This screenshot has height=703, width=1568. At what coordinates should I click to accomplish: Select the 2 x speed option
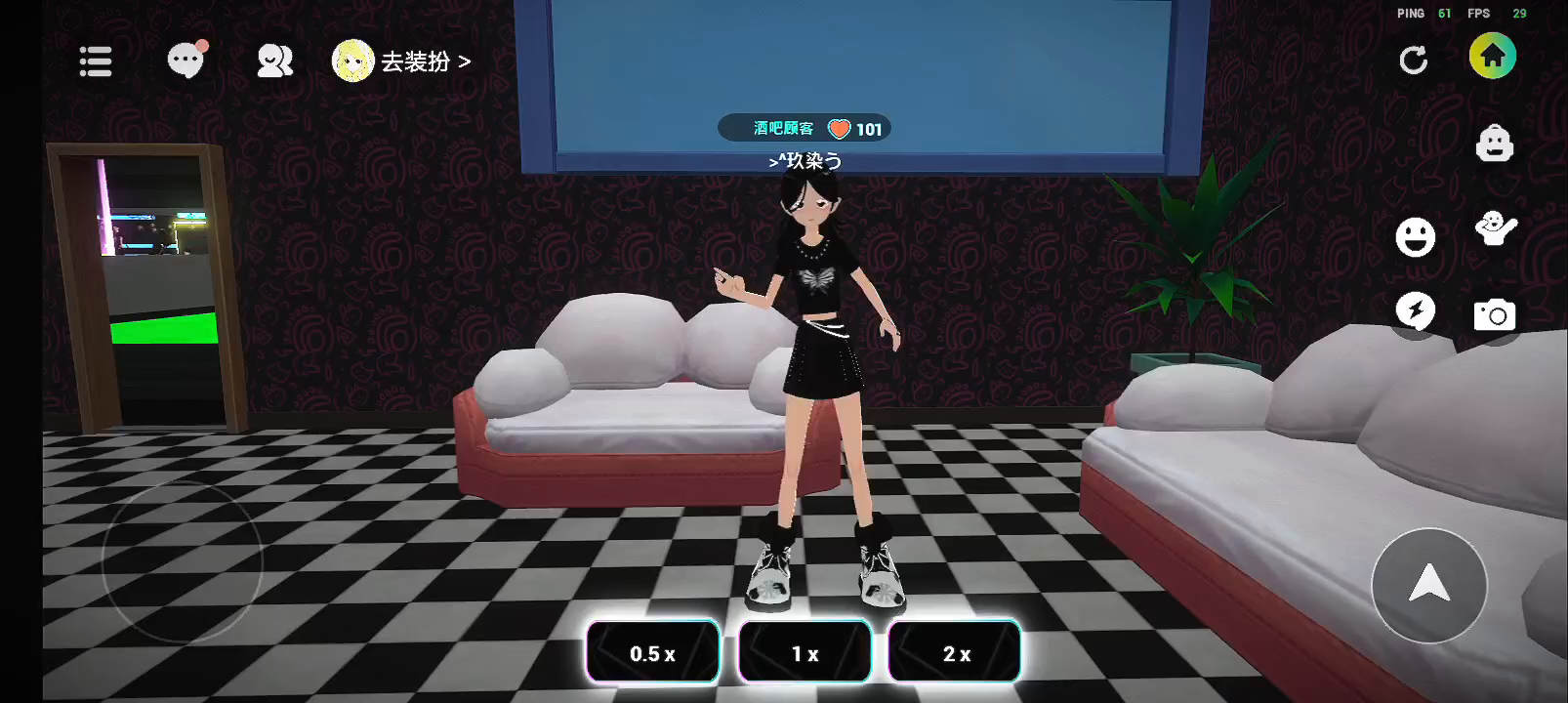(x=955, y=653)
